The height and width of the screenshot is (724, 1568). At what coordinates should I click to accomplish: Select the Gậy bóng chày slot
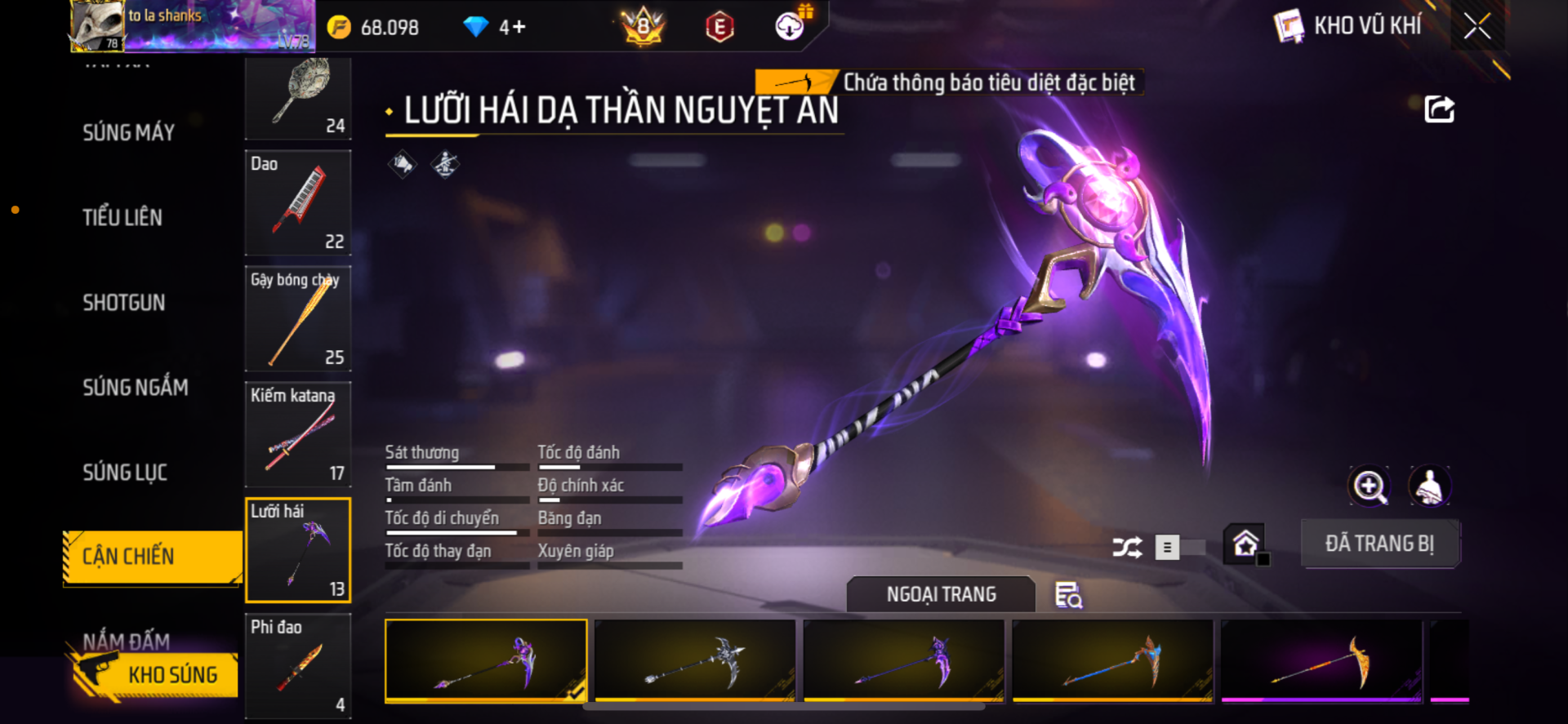[x=298, y=318]
